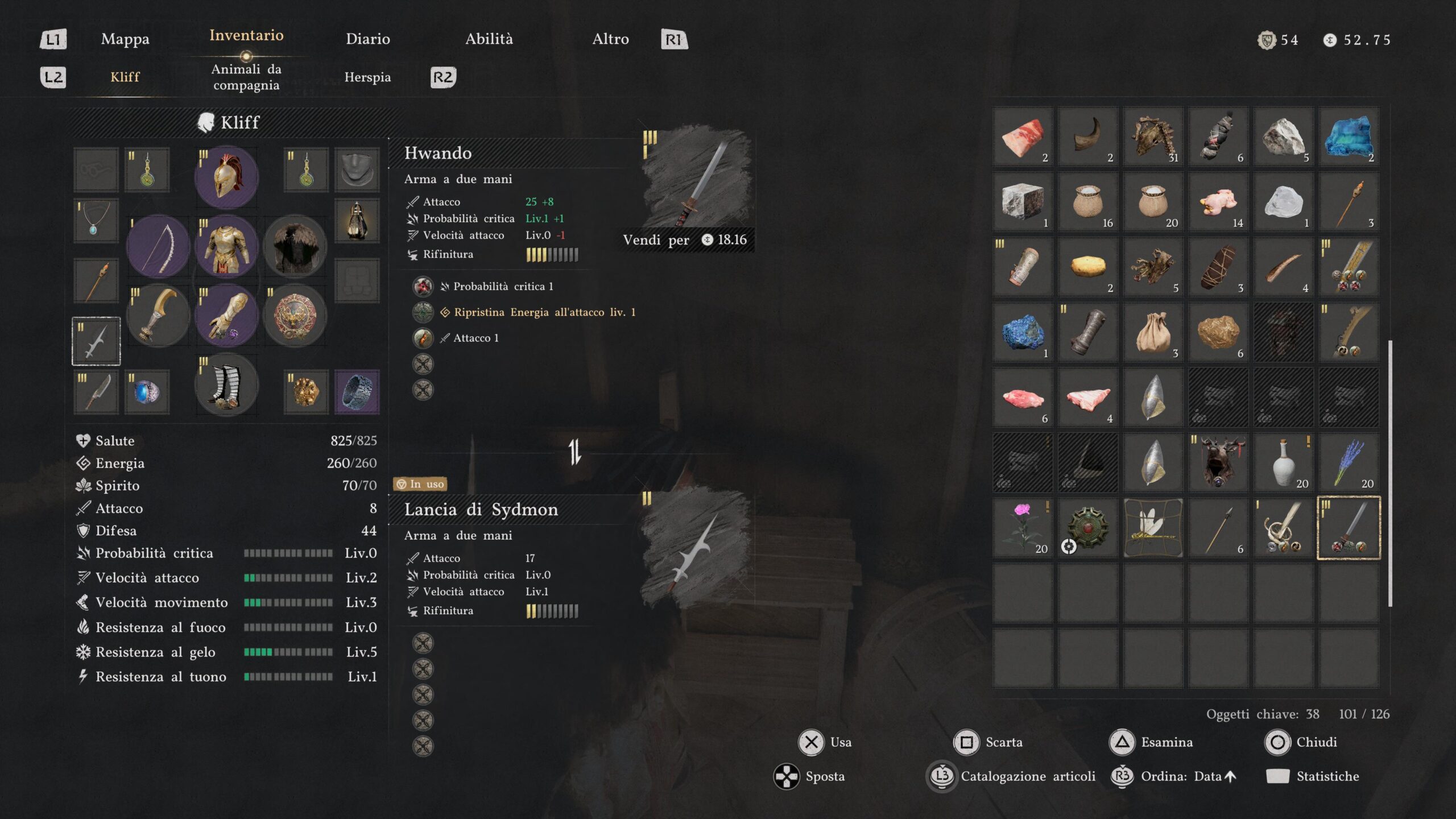Screen dimensions: 1456x819
Task: Choose the white bottle inventory item
Action: click(1283, 462)
